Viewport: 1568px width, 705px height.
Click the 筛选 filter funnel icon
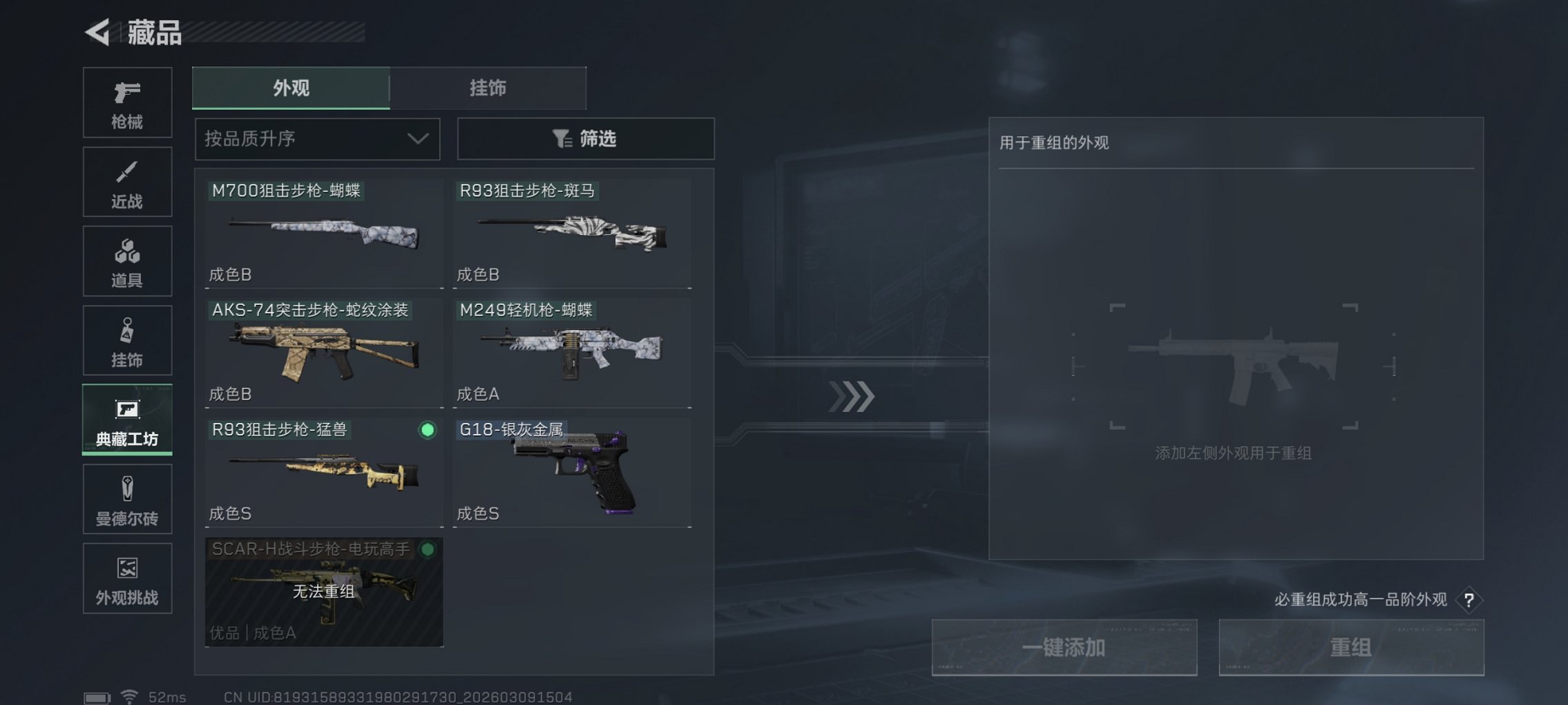pyautogui.click(x=561, y=139)
